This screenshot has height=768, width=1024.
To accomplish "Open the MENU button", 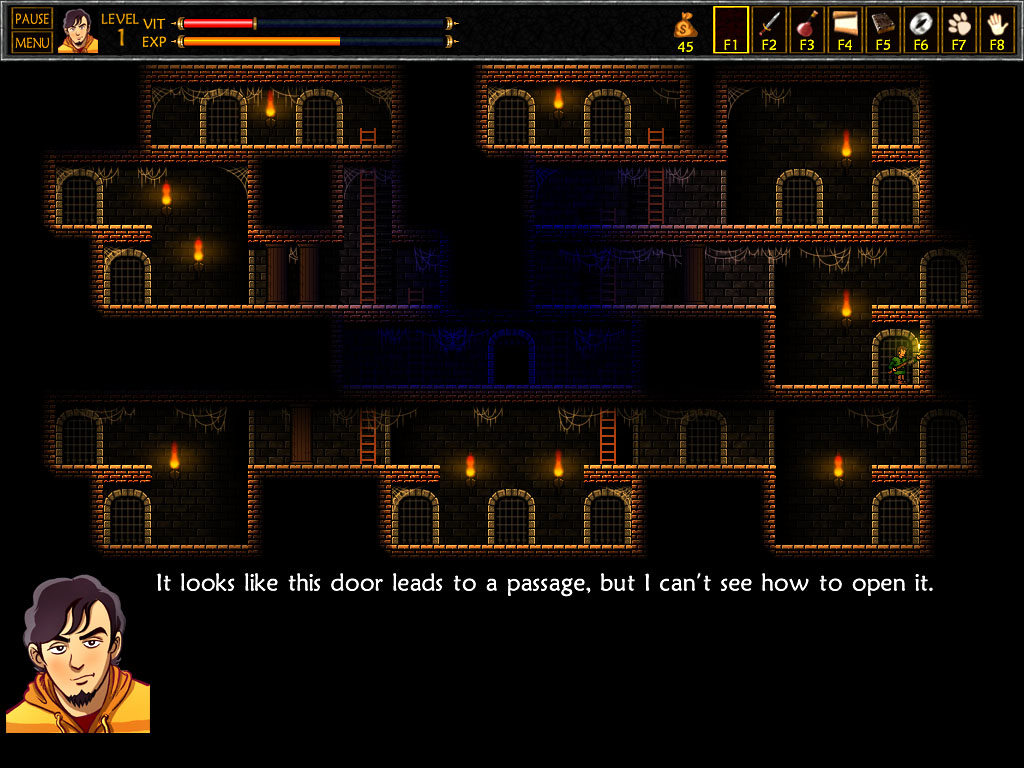I will pyautogui.click(x=32, y=43).
